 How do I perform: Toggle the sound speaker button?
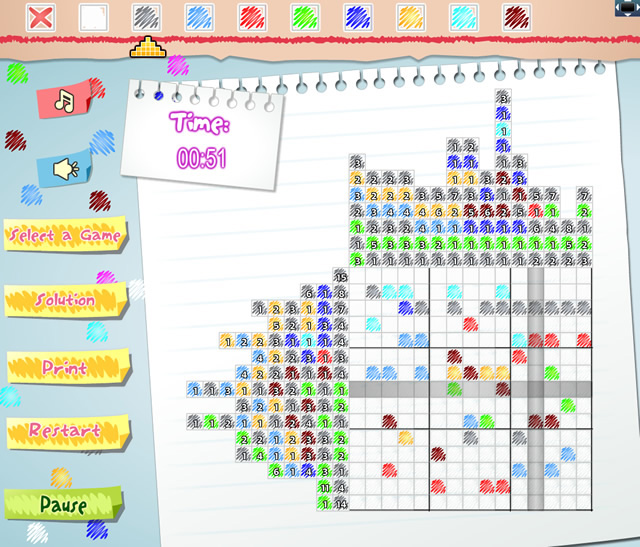pyautogui.click(x=65, y=169)
